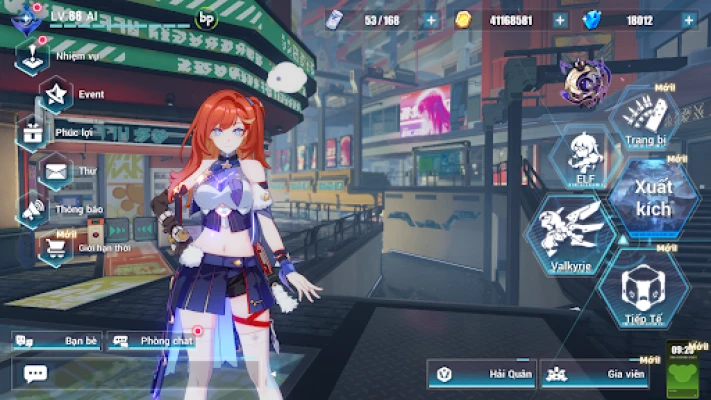
Task: Buy crystals with the plus button
Action: tap(690, 20)
